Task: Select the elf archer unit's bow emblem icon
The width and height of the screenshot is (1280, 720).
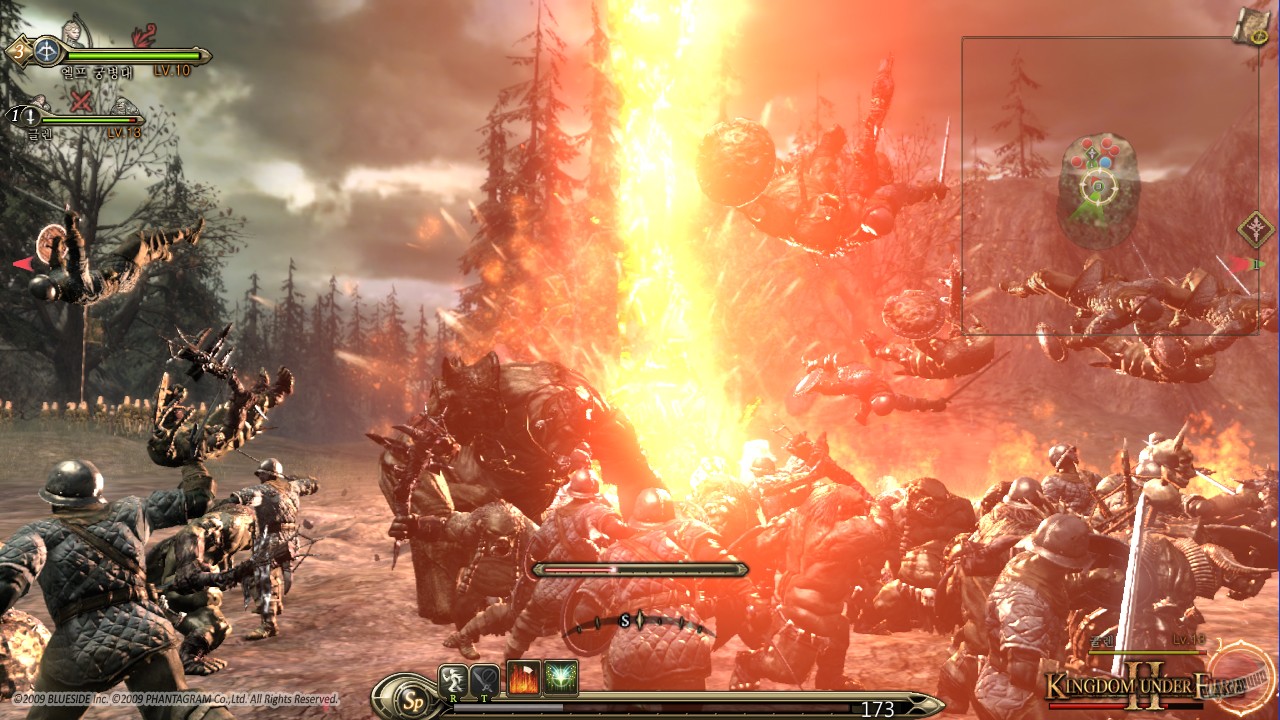Action: (47, 52)
